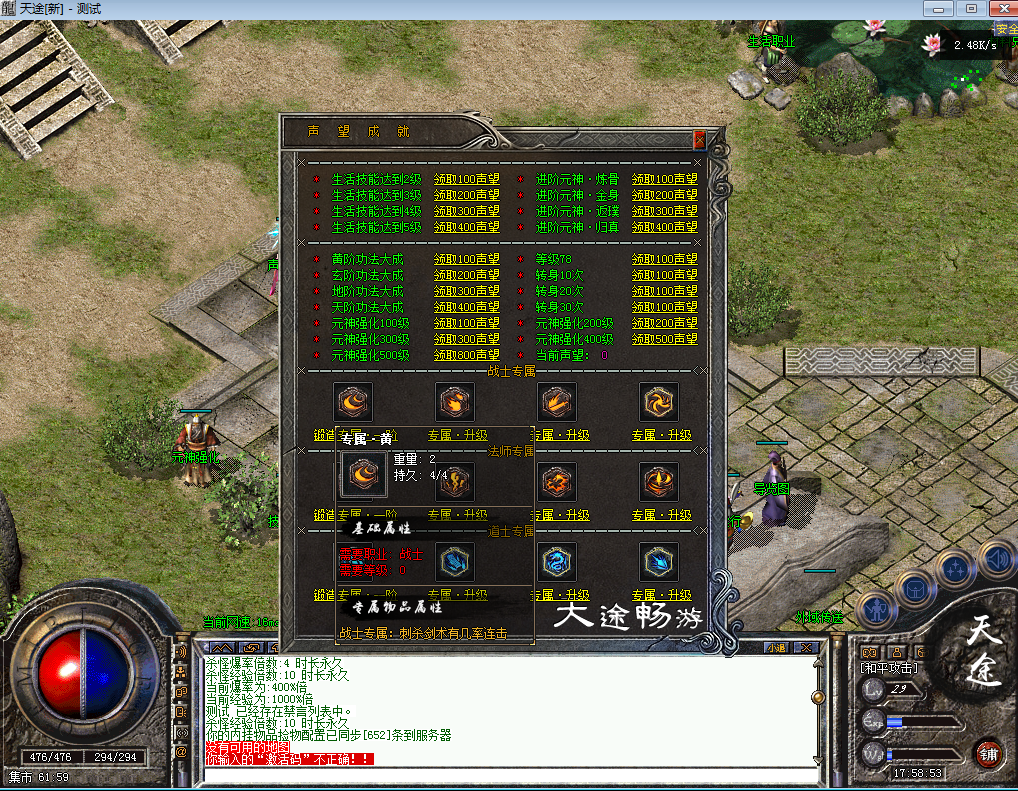Claim 500 reputation for 元神强化400级
The height and width of the screenshot is (791, 1018).
pyautogui.click(x=664, y=339)
